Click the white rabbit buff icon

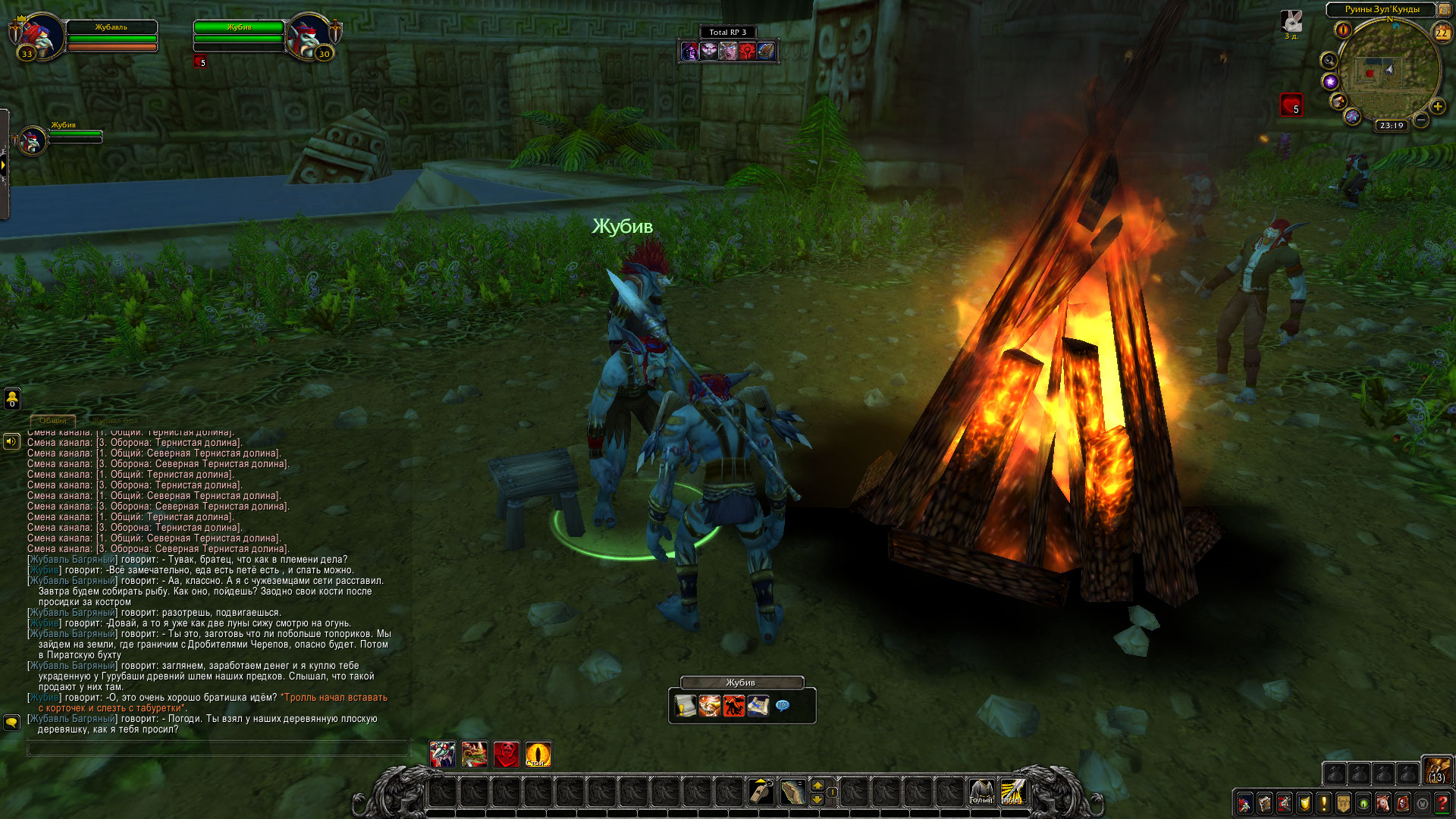(1291, 21)
